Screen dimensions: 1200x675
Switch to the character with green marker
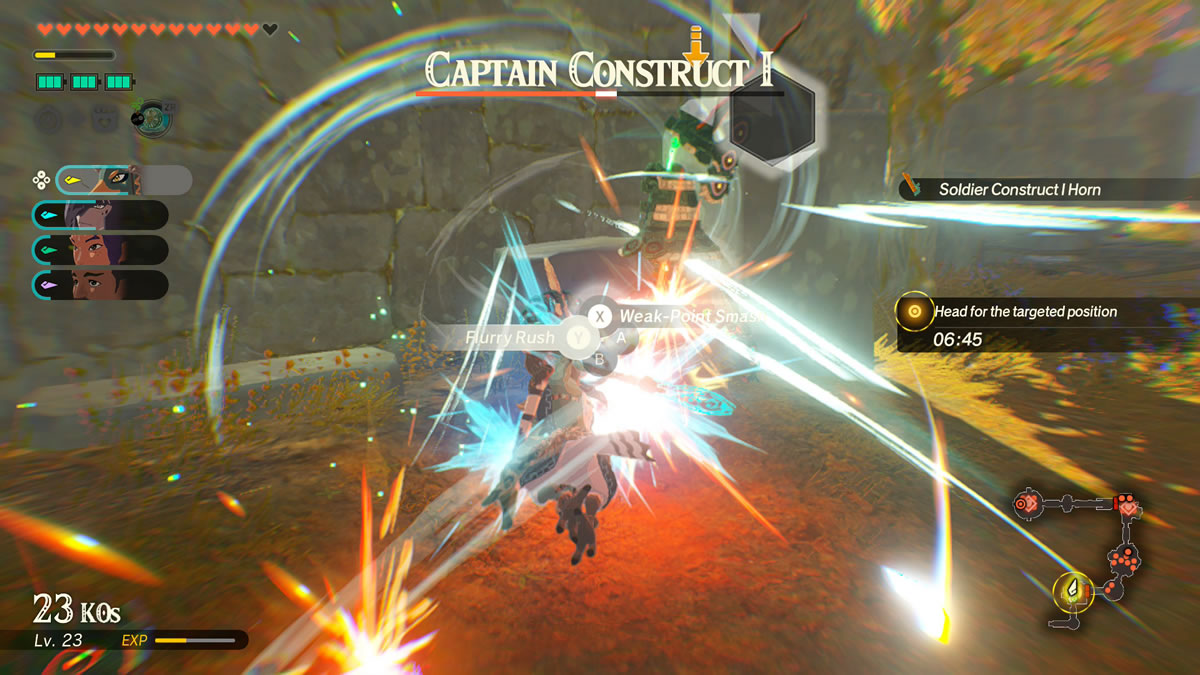pos(100,250)
